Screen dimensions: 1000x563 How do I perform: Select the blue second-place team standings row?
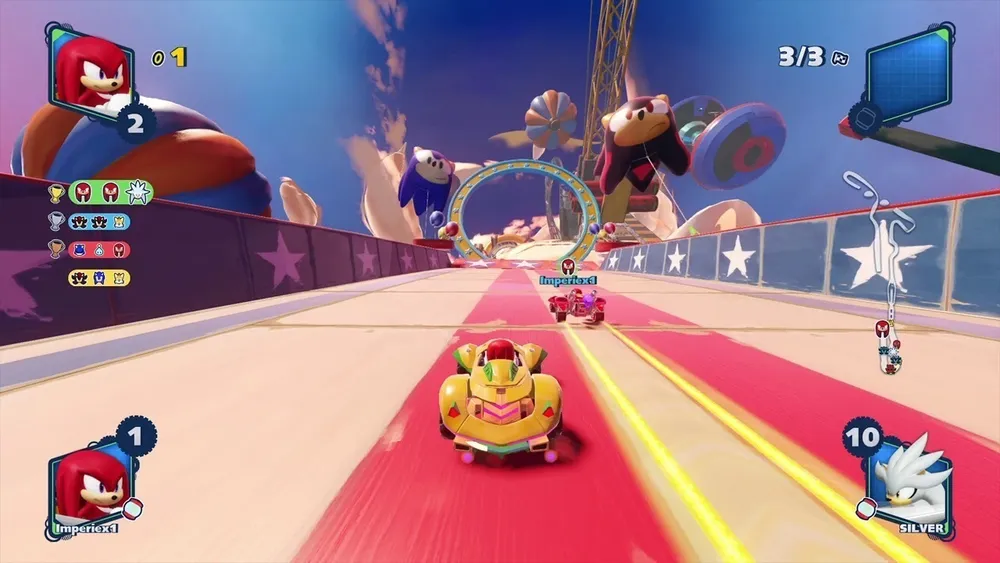pyautogui.click(x=99, y=221)
